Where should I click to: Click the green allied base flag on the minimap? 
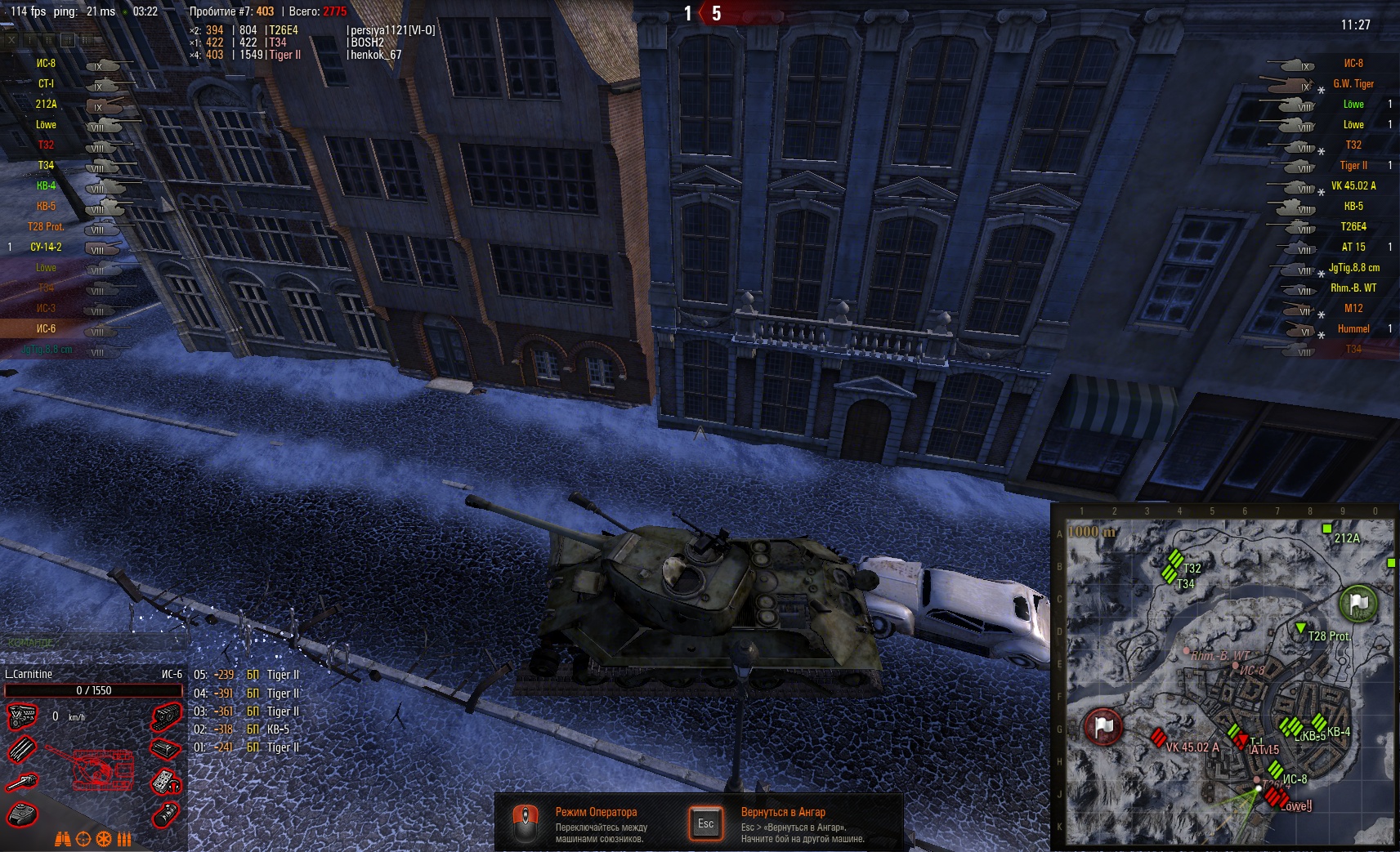pos(1358,604)
